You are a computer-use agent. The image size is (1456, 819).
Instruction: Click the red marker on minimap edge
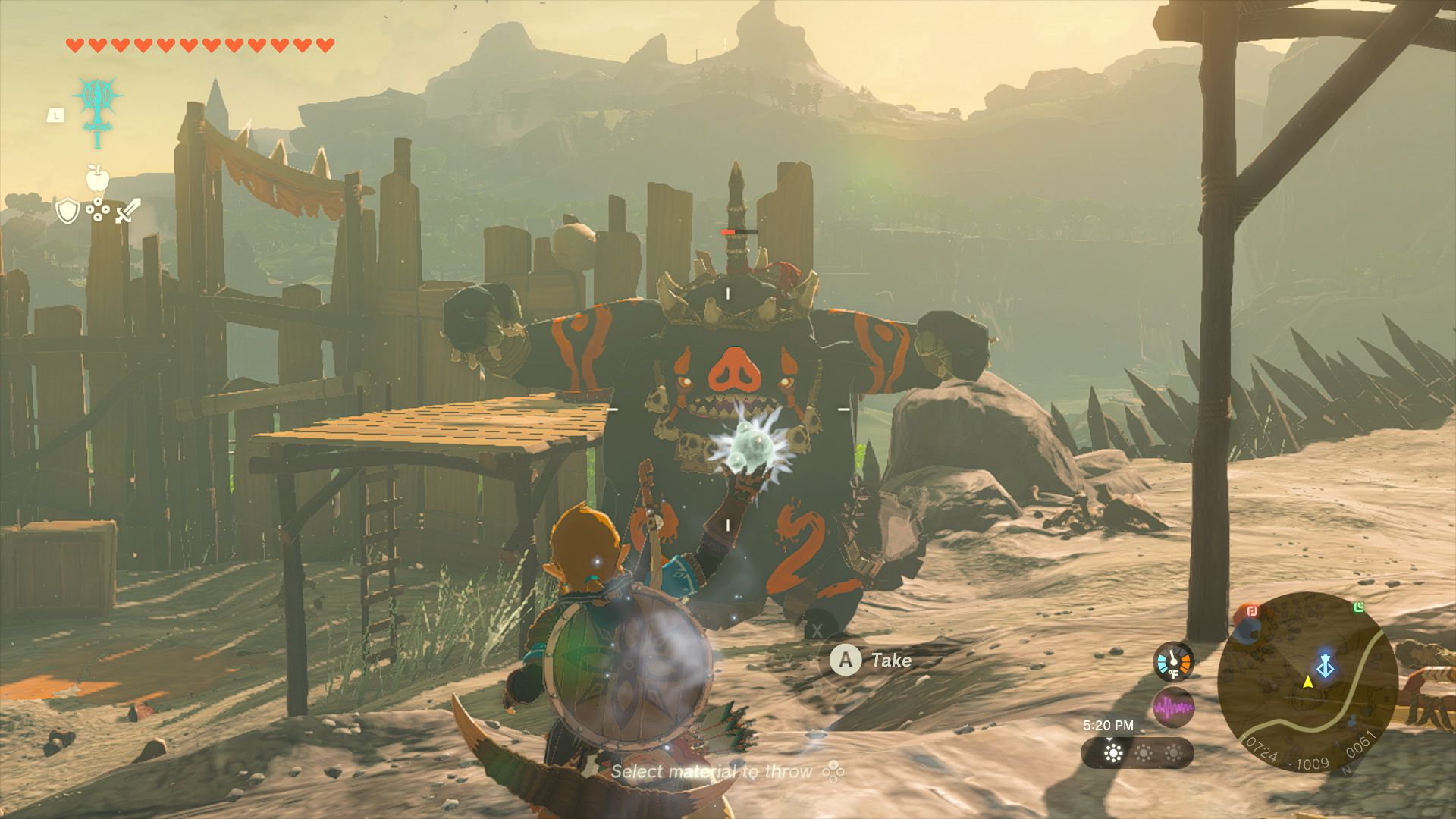click(1251, 611)
